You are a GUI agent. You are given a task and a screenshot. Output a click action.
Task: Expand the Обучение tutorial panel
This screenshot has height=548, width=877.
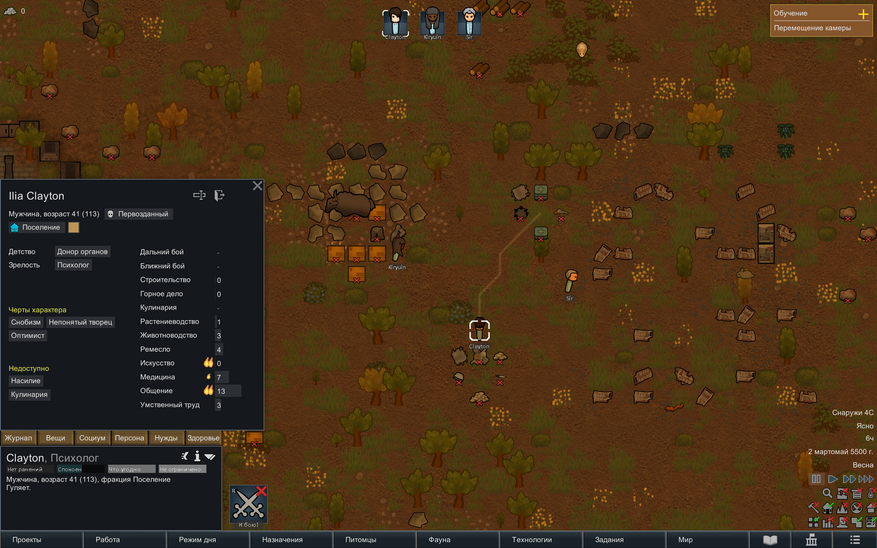[x=863, y=14]
